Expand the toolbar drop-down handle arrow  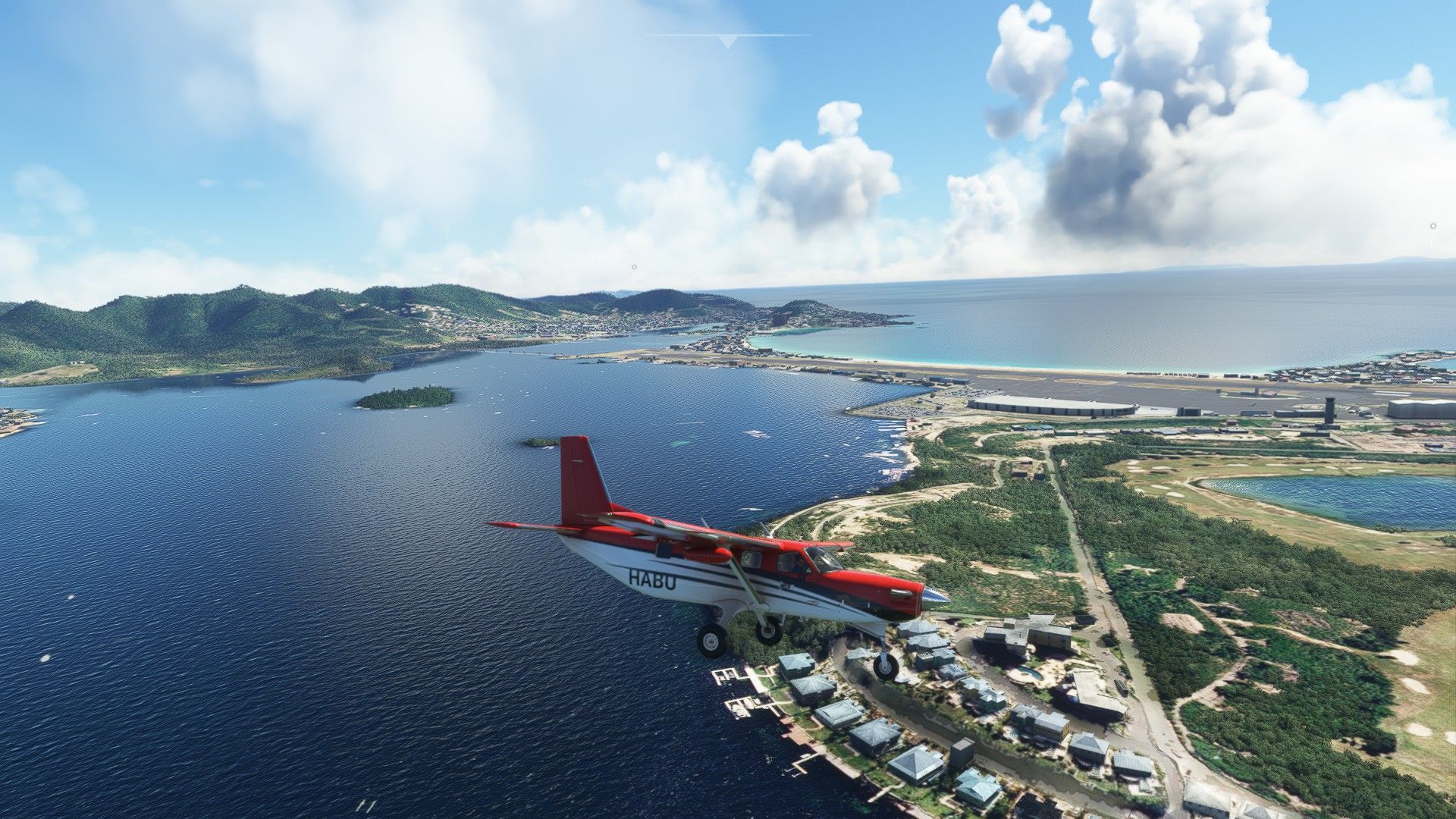pyautogui.click(x=727, y=41)
